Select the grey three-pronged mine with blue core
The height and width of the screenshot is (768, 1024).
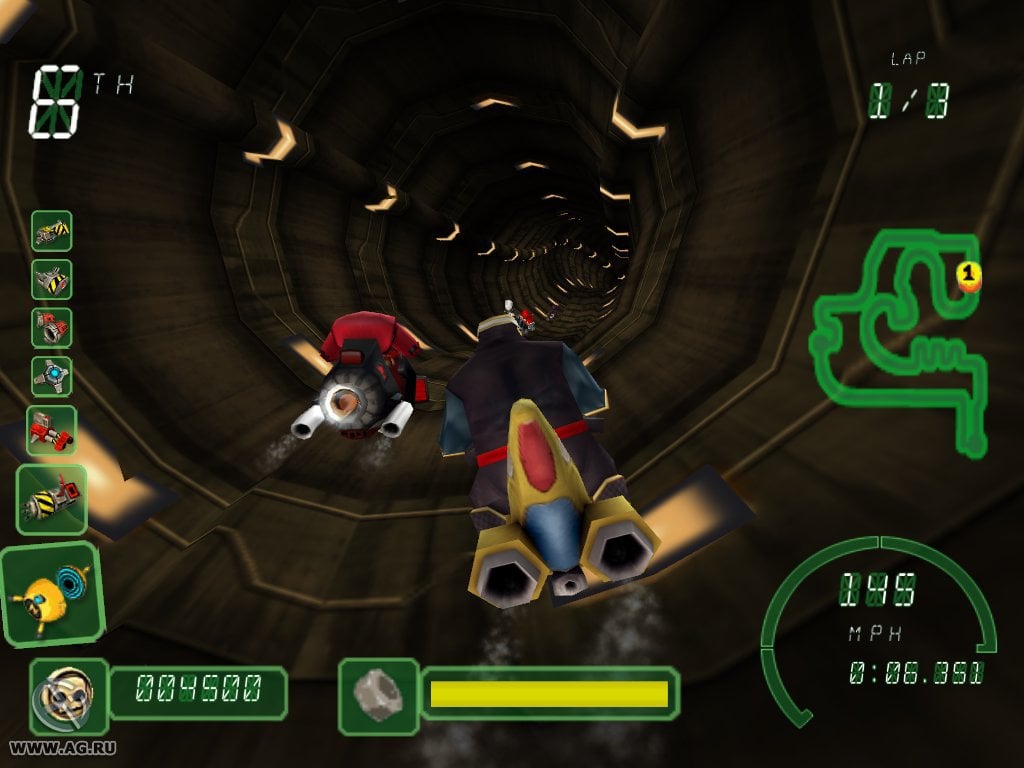point(52,376)
